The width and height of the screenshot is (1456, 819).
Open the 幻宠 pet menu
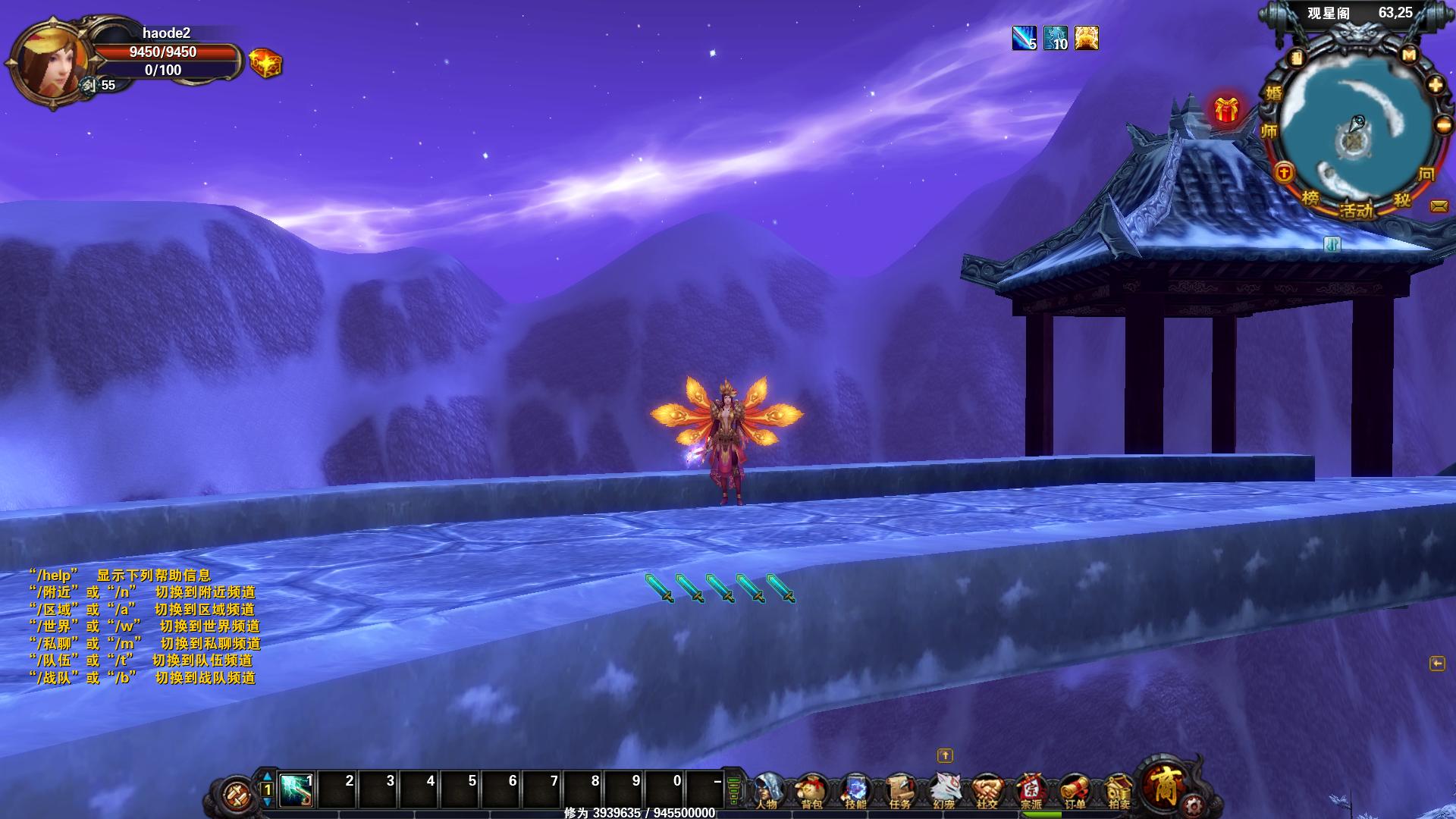click(x=943, y=791)
